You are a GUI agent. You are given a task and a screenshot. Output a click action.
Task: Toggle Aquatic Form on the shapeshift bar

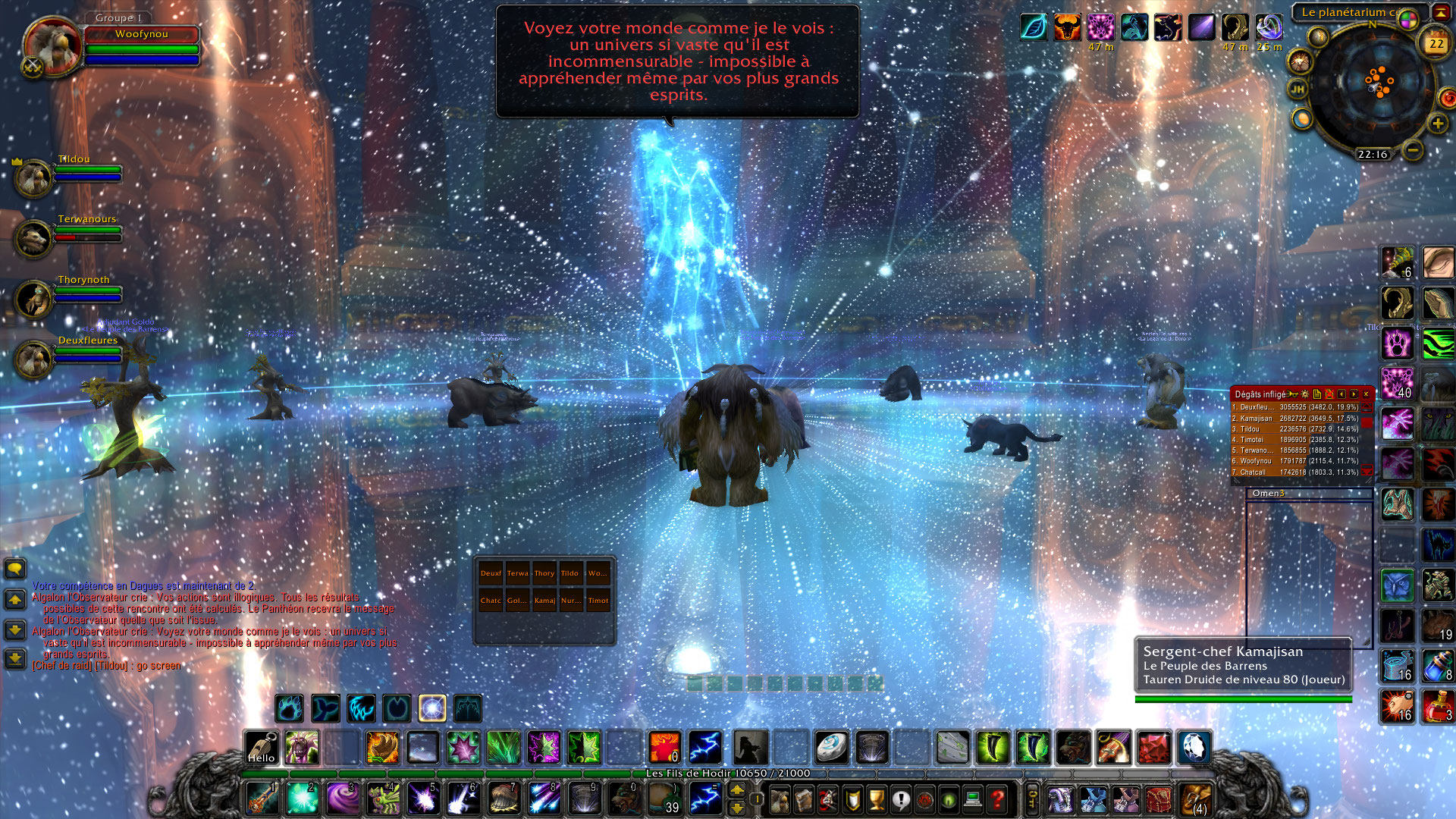tap(325, 708)
